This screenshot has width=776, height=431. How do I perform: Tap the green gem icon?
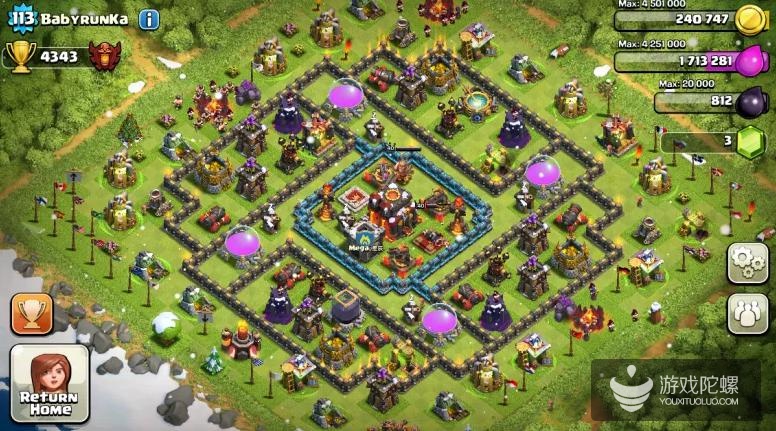pos(751,142)
